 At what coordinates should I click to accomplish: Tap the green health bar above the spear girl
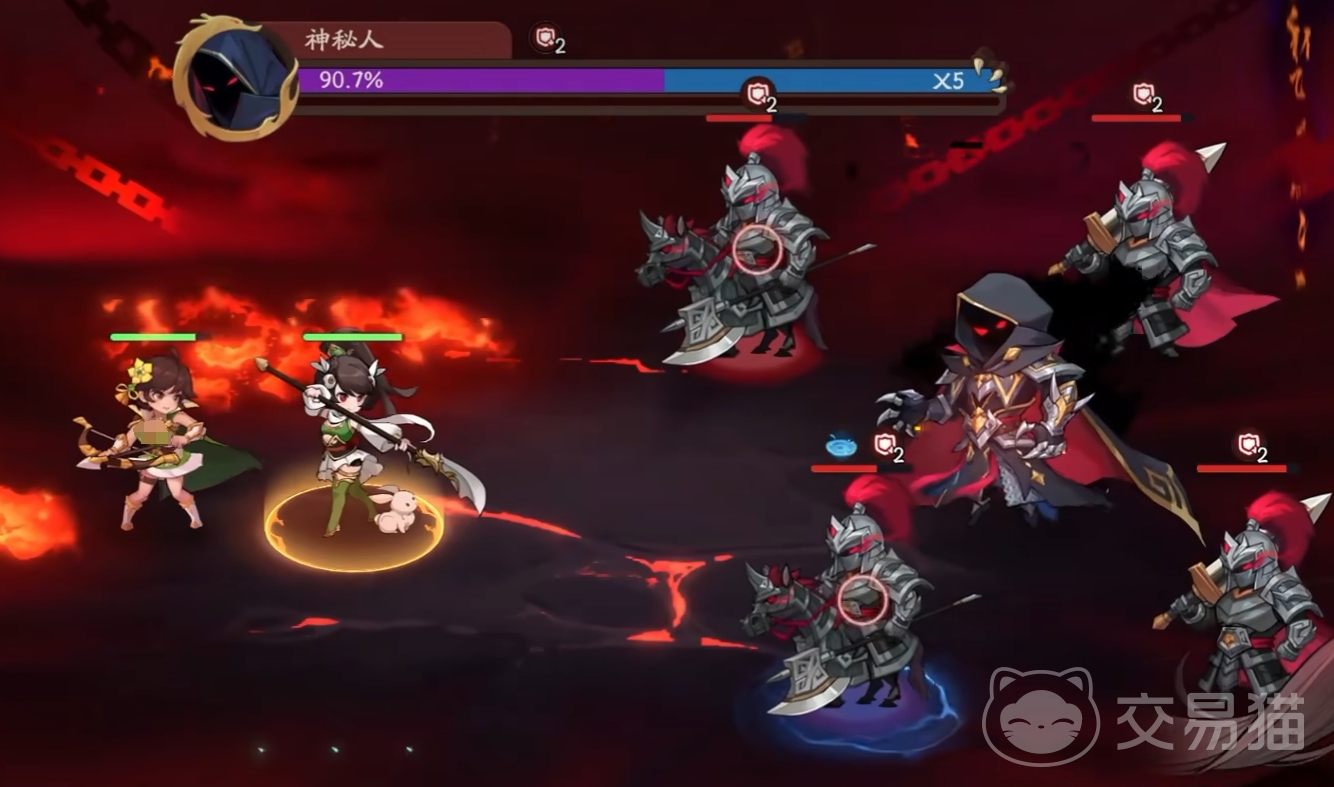click(x=355, y=337)
